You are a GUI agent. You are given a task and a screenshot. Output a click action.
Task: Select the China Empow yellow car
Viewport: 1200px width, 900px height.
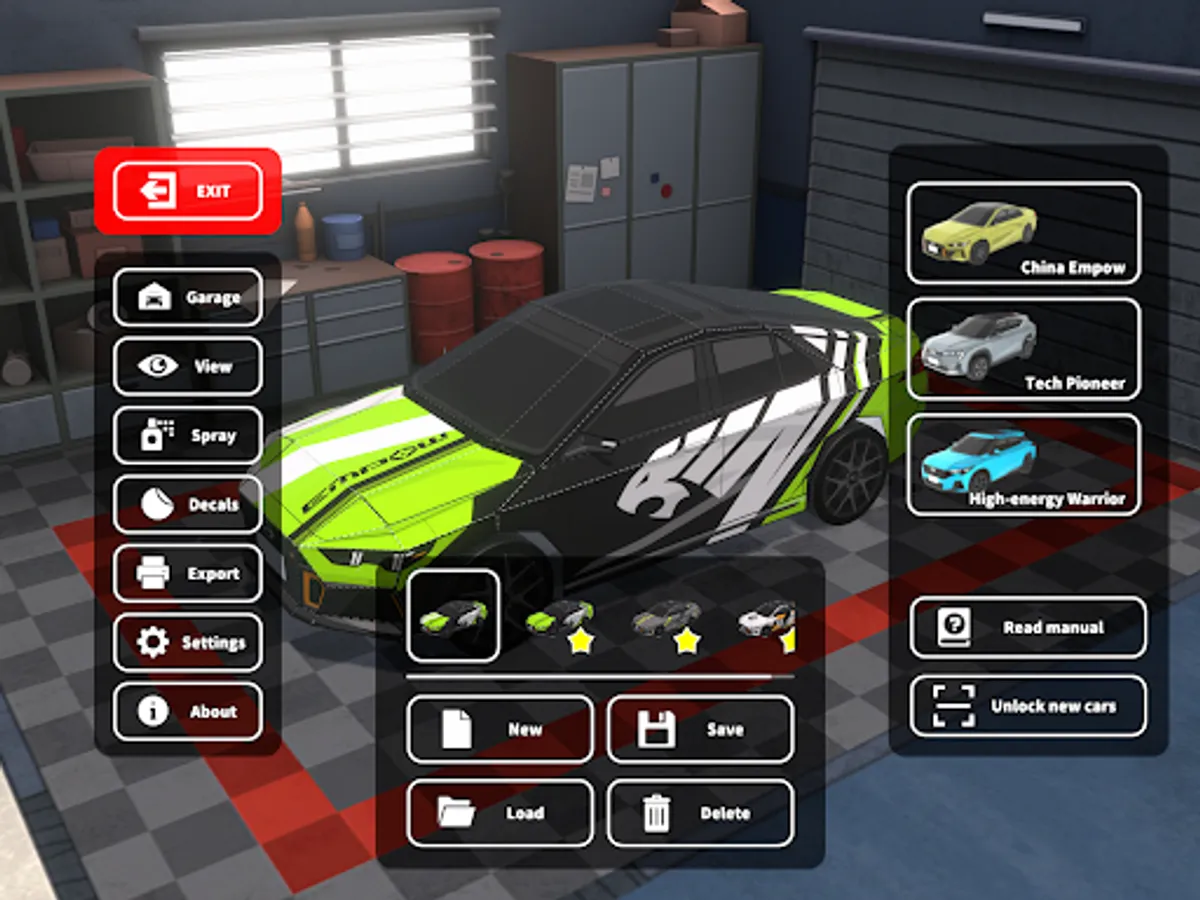(x=1023, y=233)
